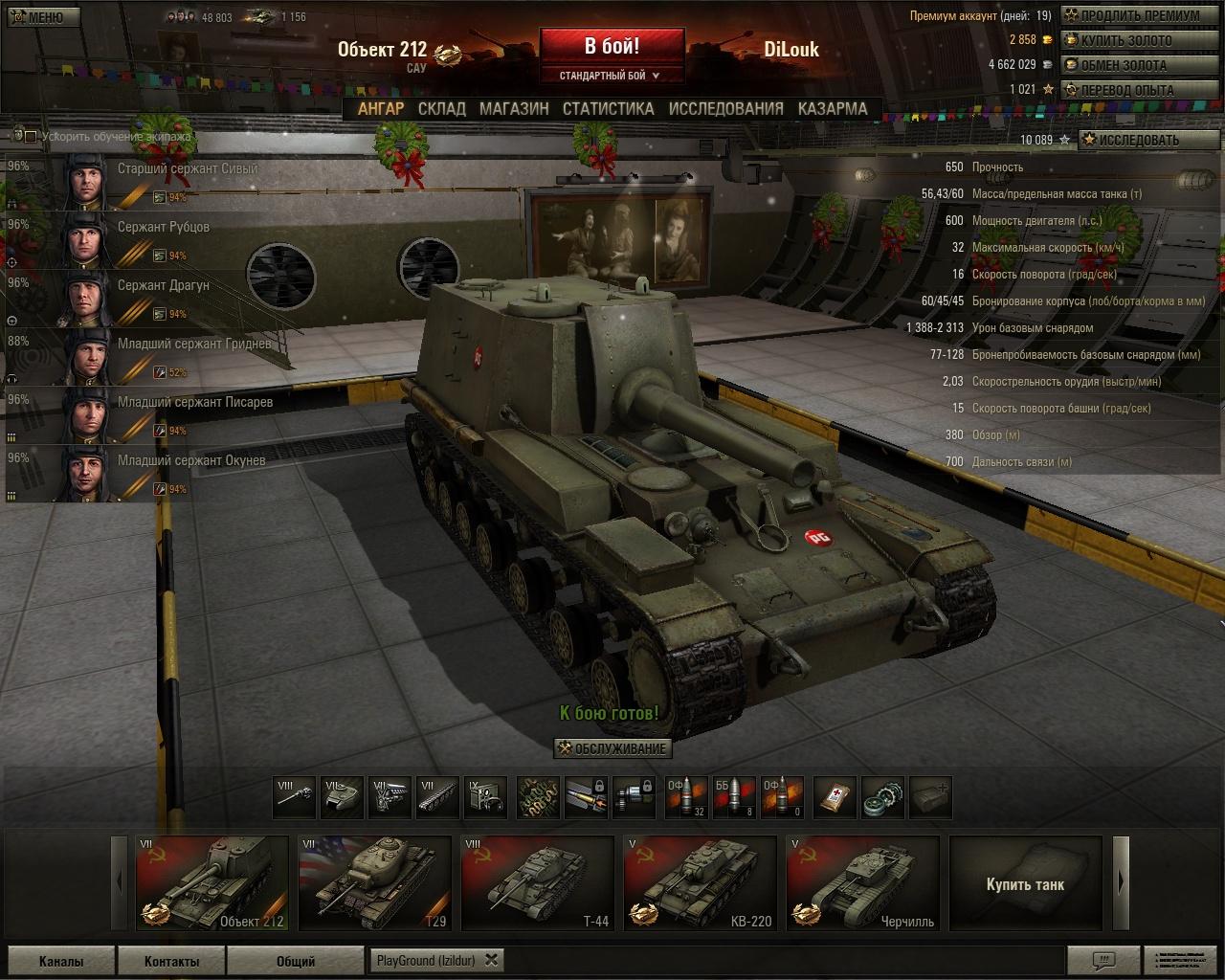Select the T29 tank in carousel
Screen dimensions: 1225x980
pos(374,883)
